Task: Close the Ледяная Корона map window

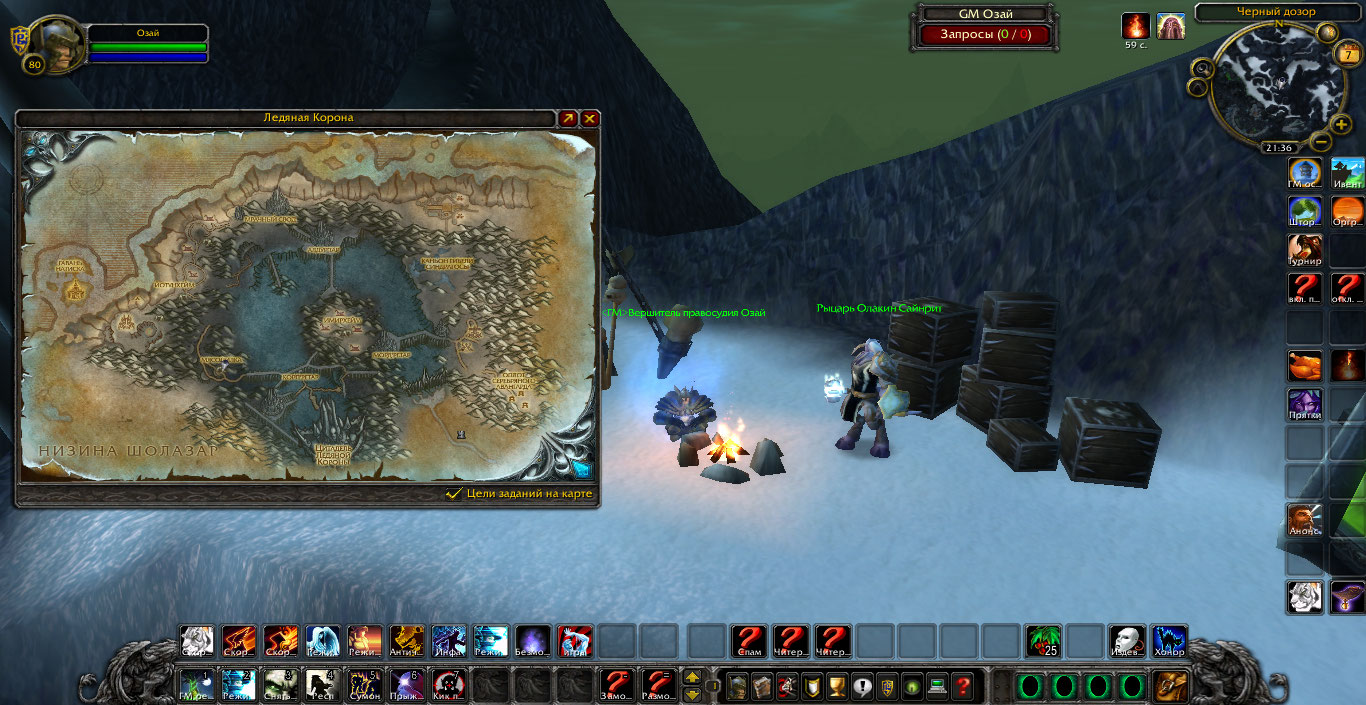Action: (x=590, y=118)
